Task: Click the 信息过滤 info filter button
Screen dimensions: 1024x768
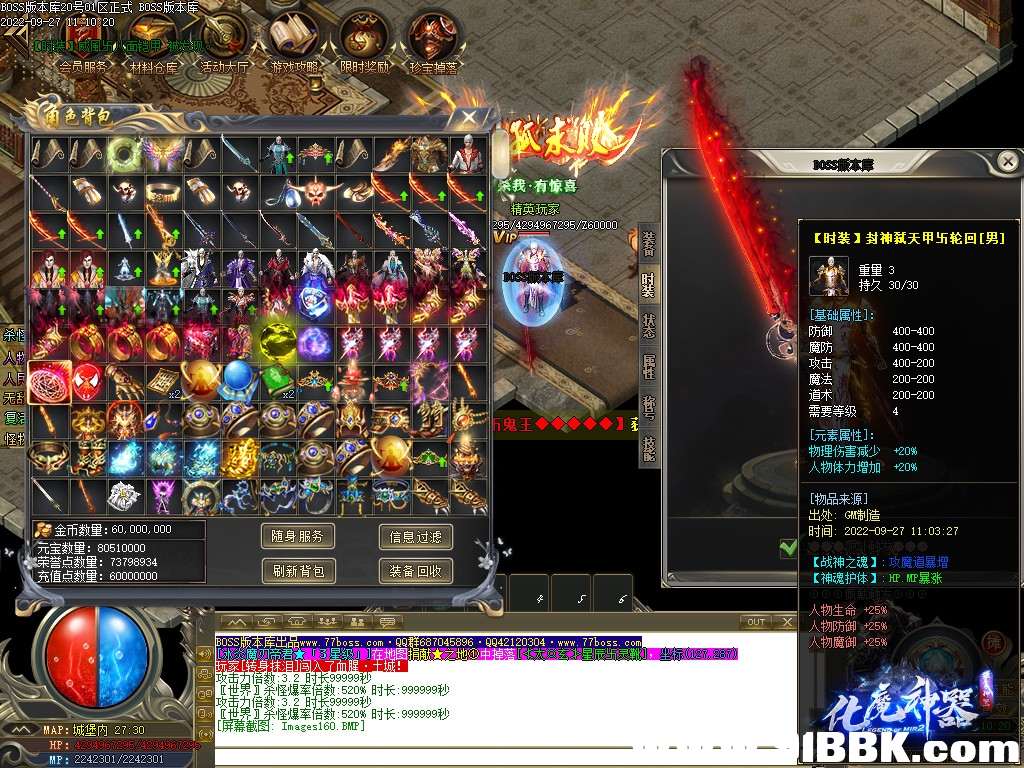Action: click(416, 537)
